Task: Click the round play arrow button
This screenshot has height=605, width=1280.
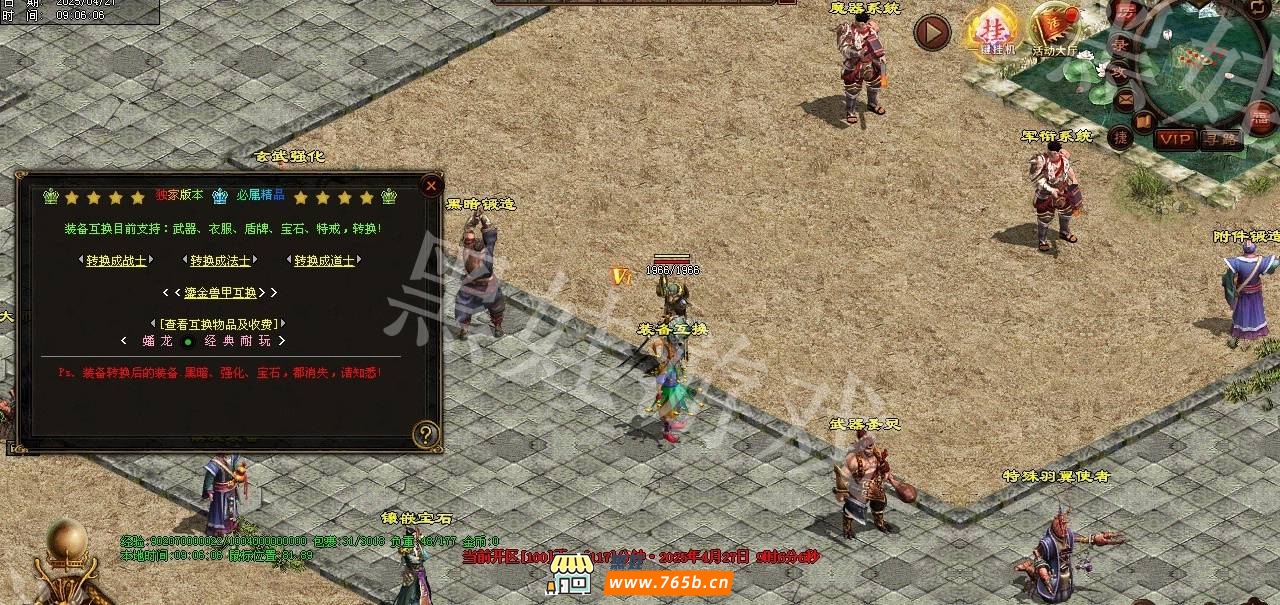Action: coord(932,32)
